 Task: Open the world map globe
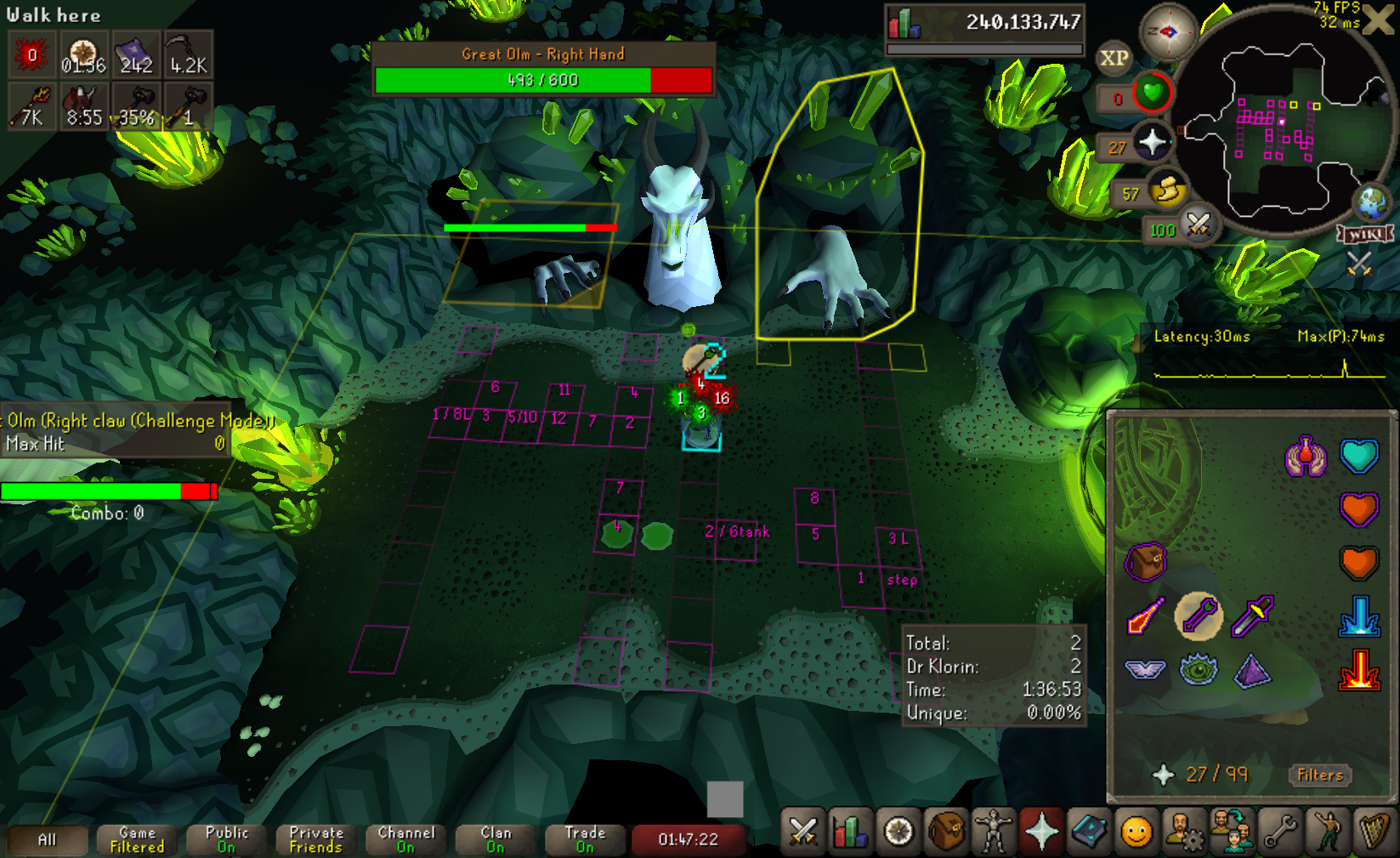[1372, 202]
